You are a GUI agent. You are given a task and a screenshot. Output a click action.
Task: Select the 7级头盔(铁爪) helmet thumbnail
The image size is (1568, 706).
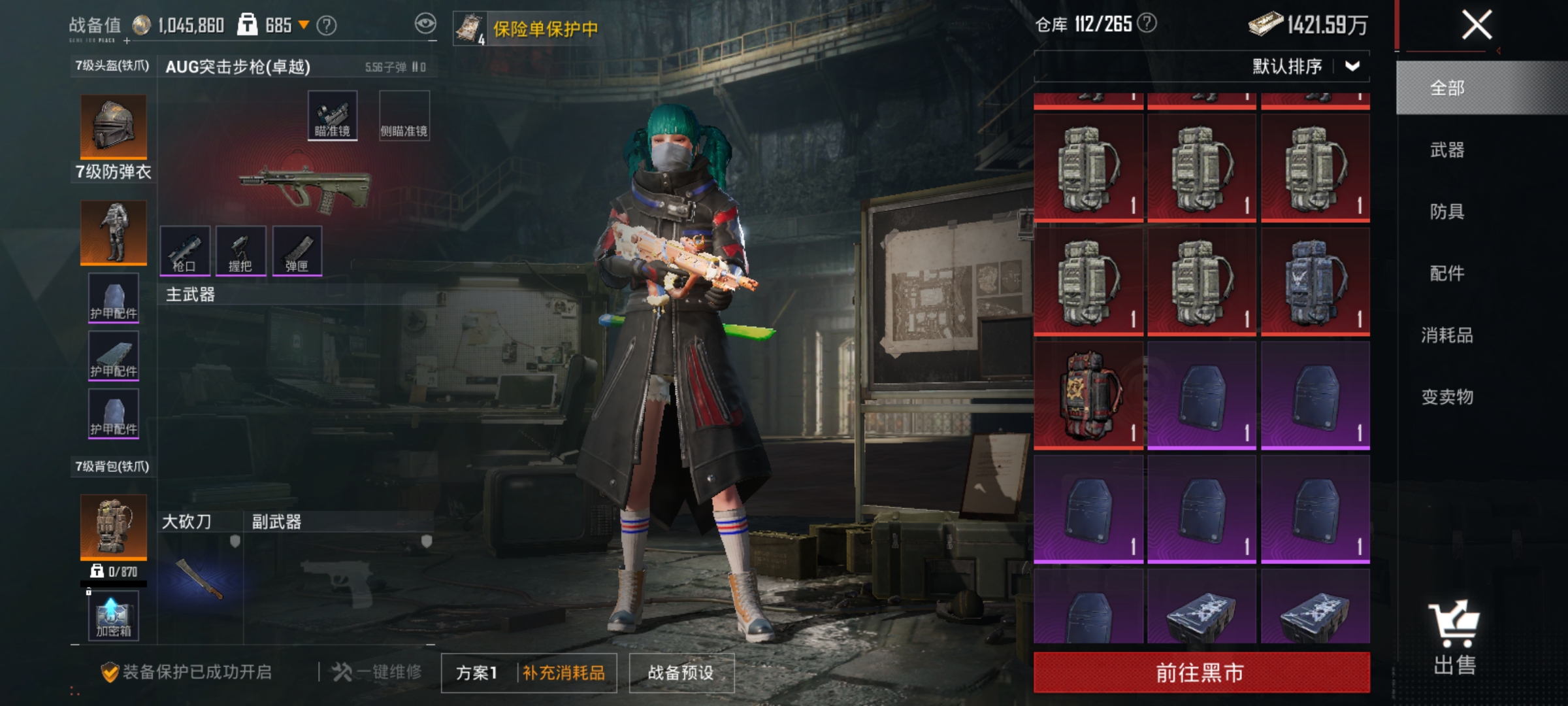tap(112, 127)
